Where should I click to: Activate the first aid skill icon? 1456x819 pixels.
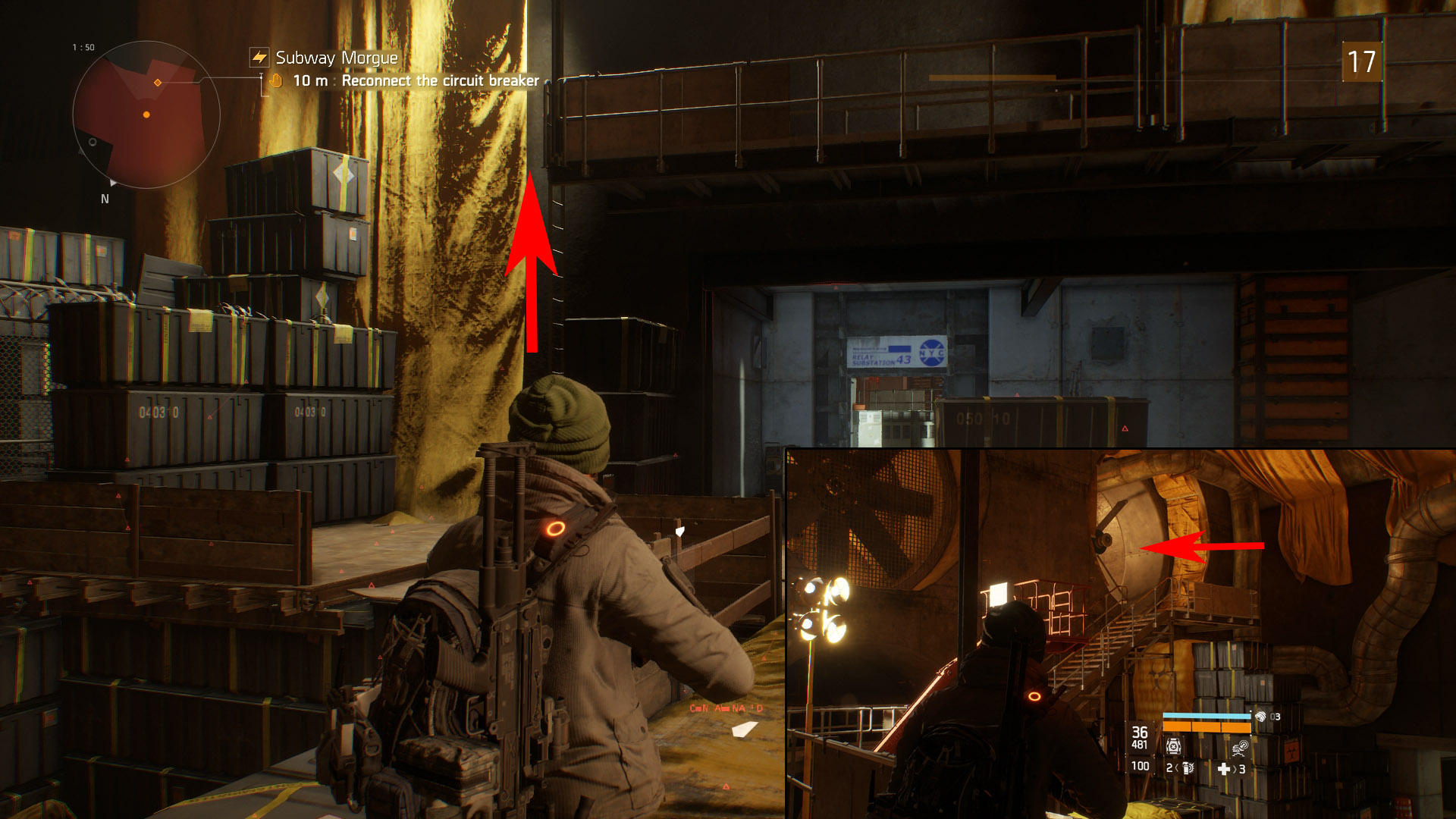click(1173, 746)
